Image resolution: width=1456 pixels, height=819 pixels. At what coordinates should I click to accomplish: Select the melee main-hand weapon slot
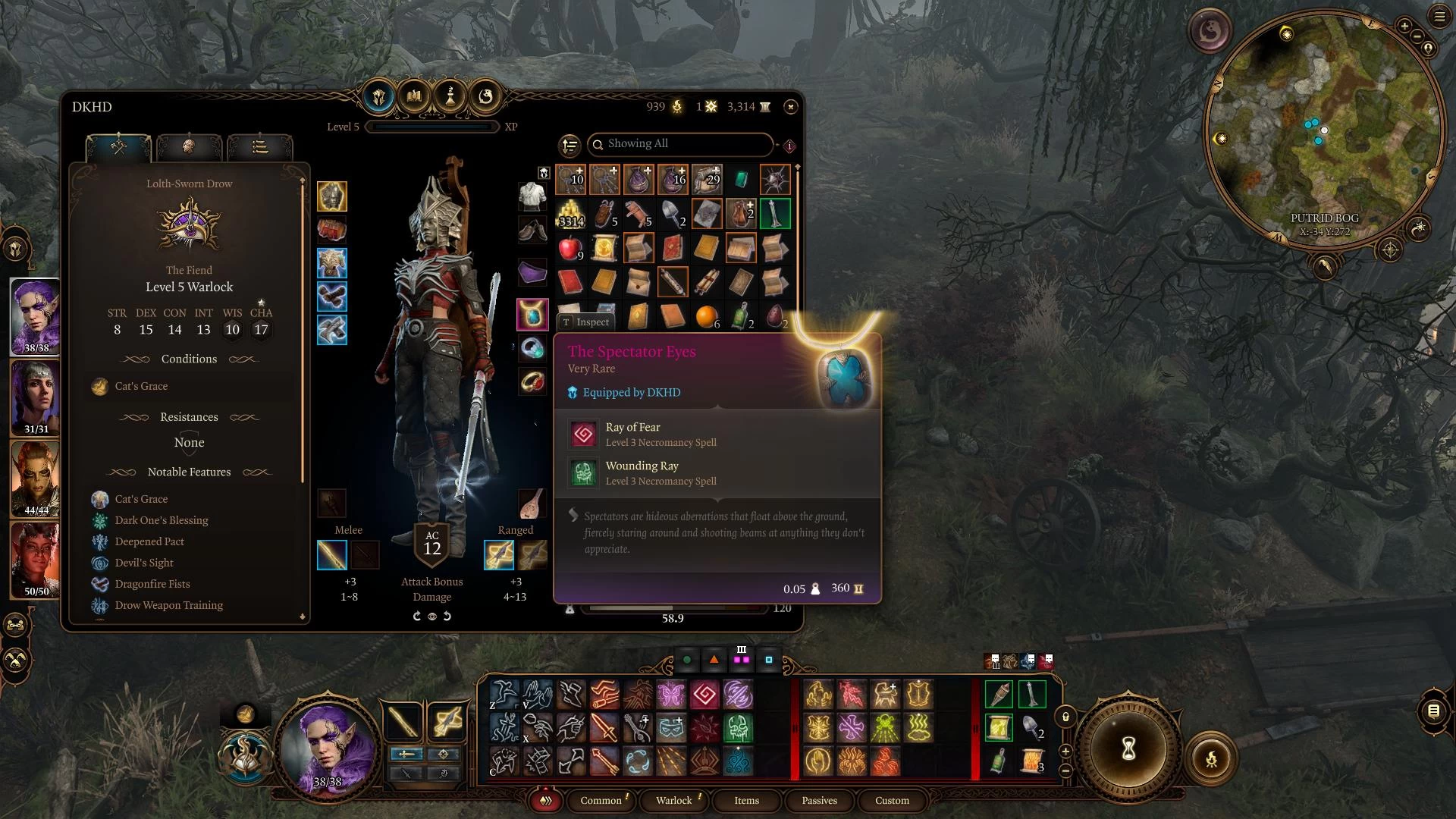click(331, 555)
